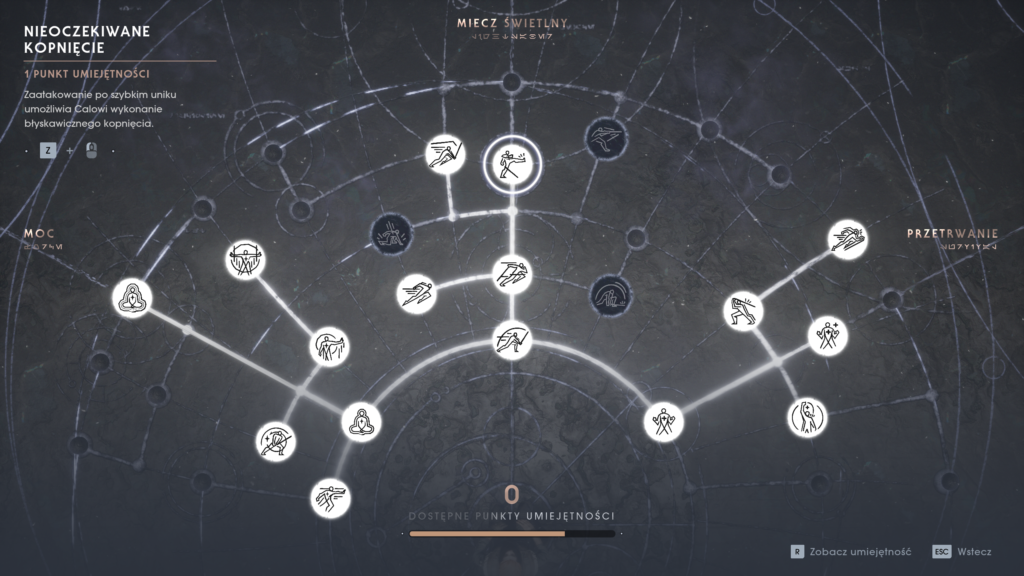This screenshot has width=1024, height=576.
Task: Select the highlighted Nieoczekiwane Kopnięcie kick skill
Action: (x=512, y=163)
